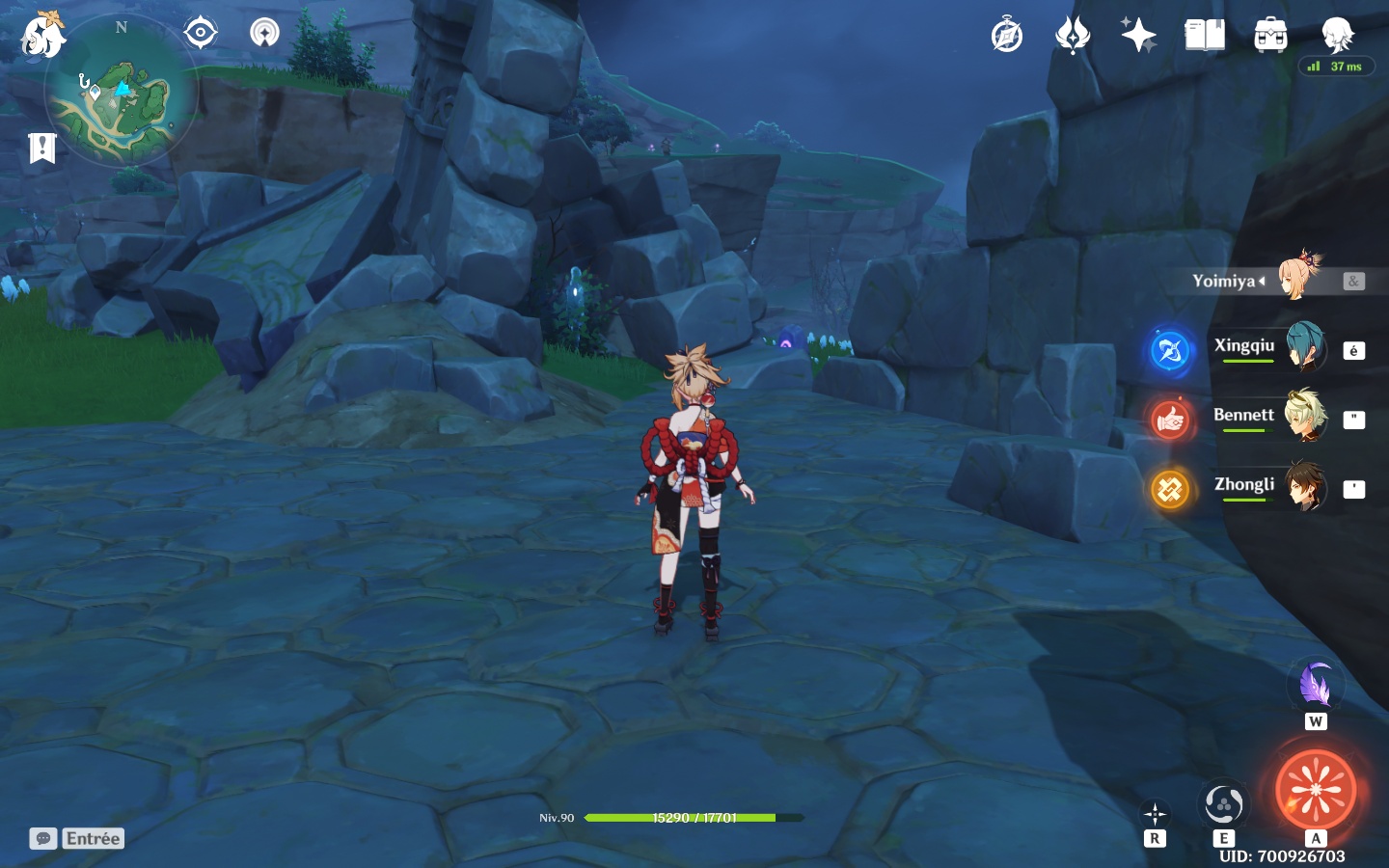Trigger Bennett's pyro burst icon

click(1170, 420)
